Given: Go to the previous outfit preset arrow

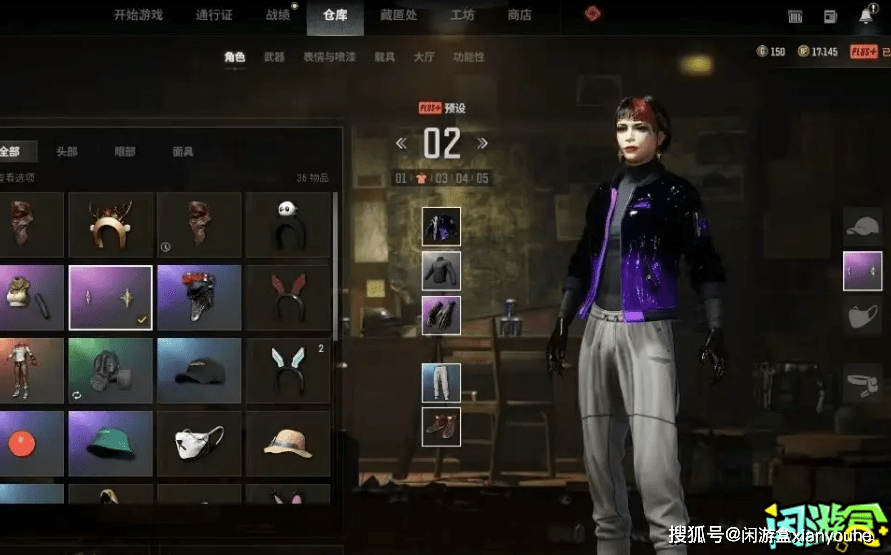Looking at the screenshot, I should pos(402,143).
